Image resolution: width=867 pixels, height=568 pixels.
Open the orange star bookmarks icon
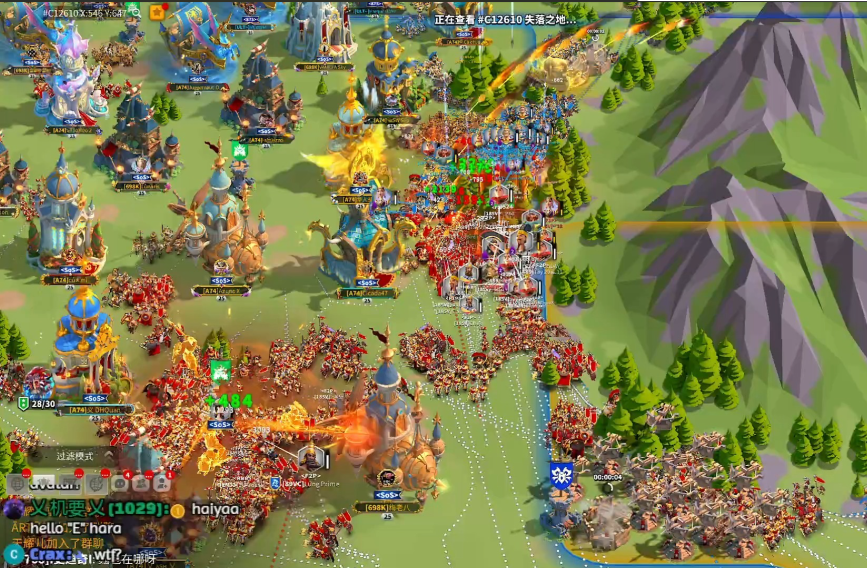[x=158, y=12]
